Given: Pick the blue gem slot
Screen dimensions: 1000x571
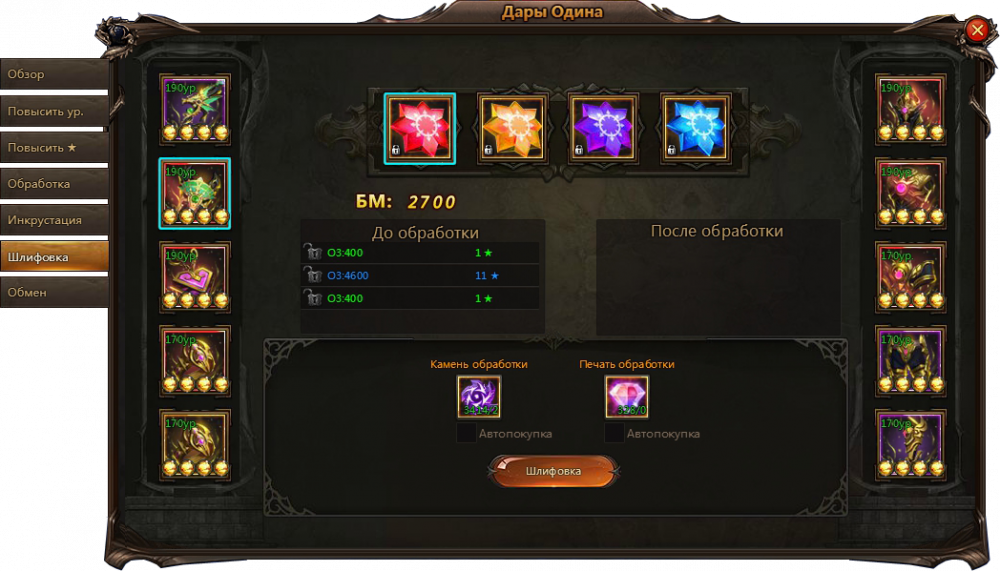Looking at the screenshot, I should 696,128.
